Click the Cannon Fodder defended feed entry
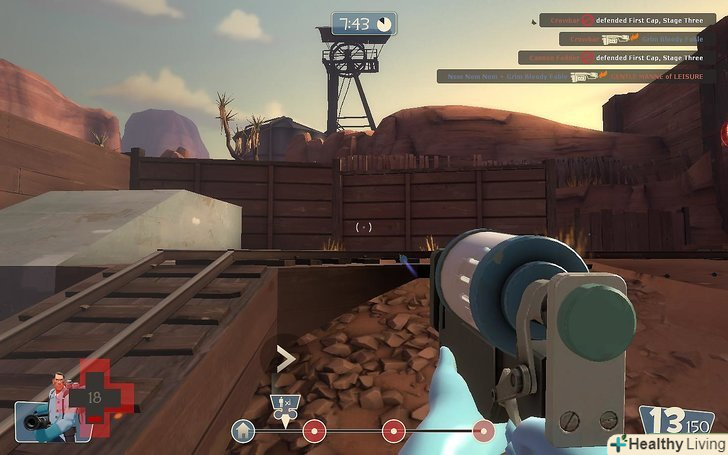Screen dimensions: 728x455 coord(610,58)
